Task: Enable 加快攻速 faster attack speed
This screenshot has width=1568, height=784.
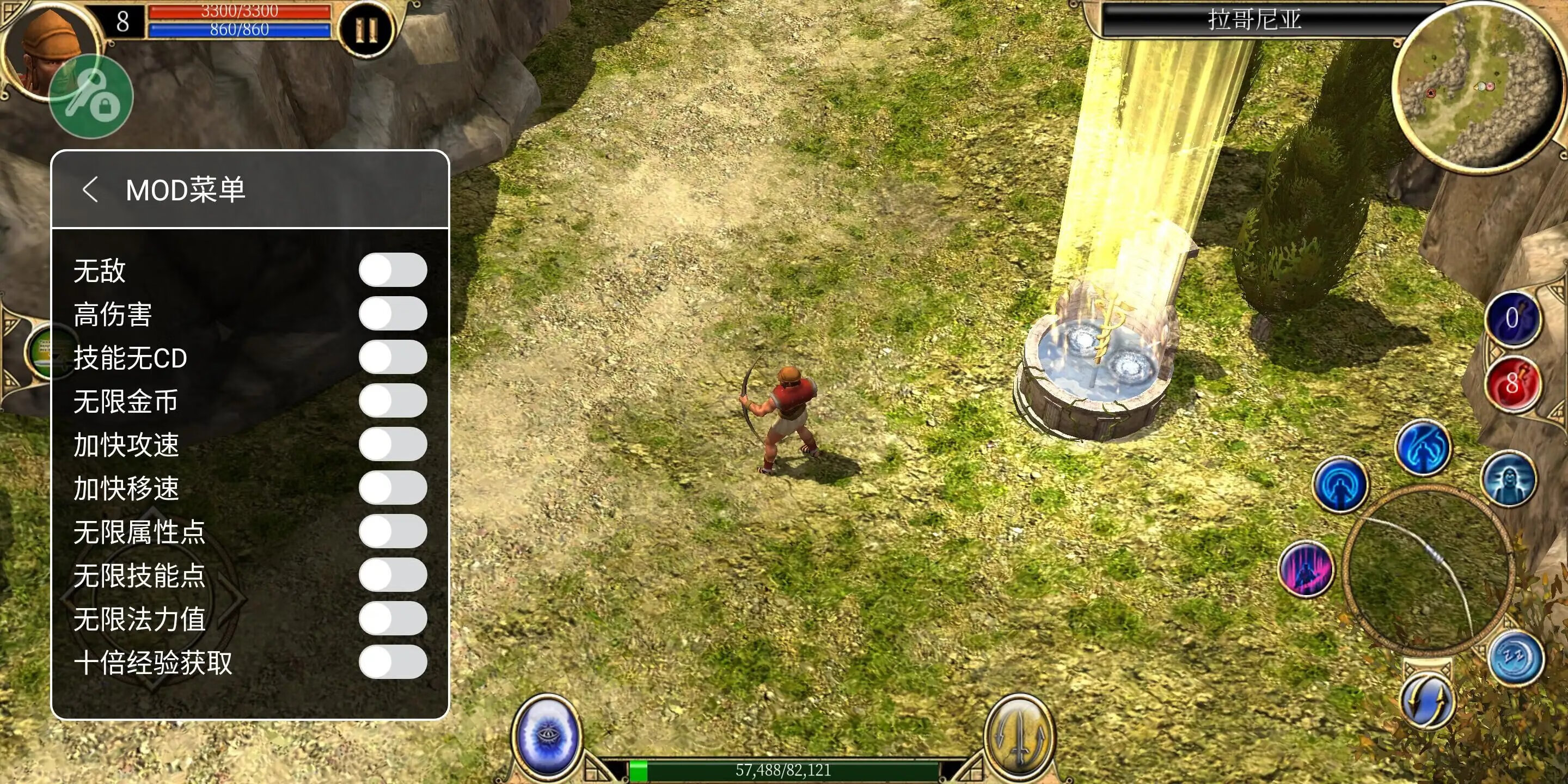Action: click(393, 444)
